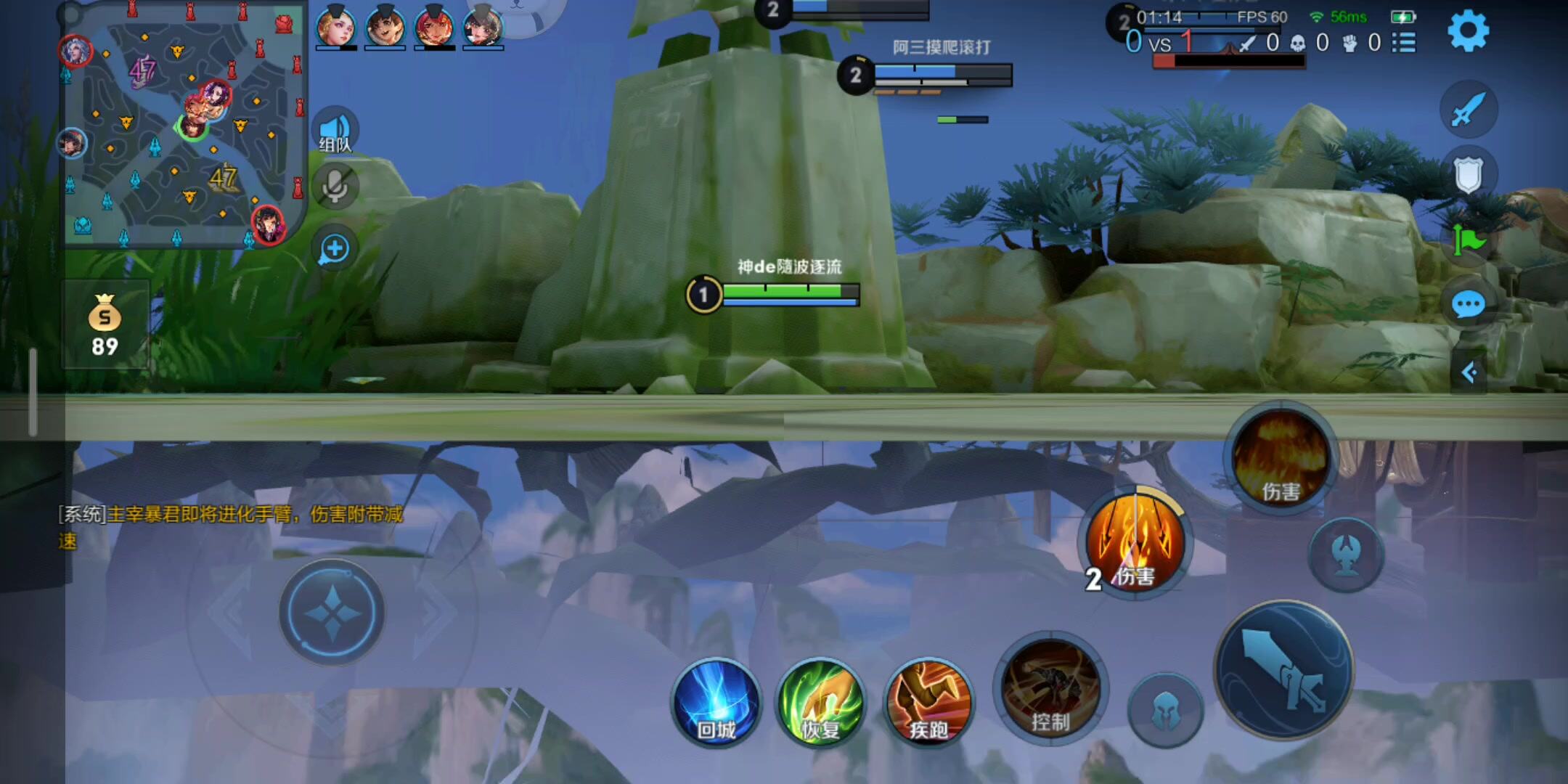Trigger the Control (控制) skill

1050,690
